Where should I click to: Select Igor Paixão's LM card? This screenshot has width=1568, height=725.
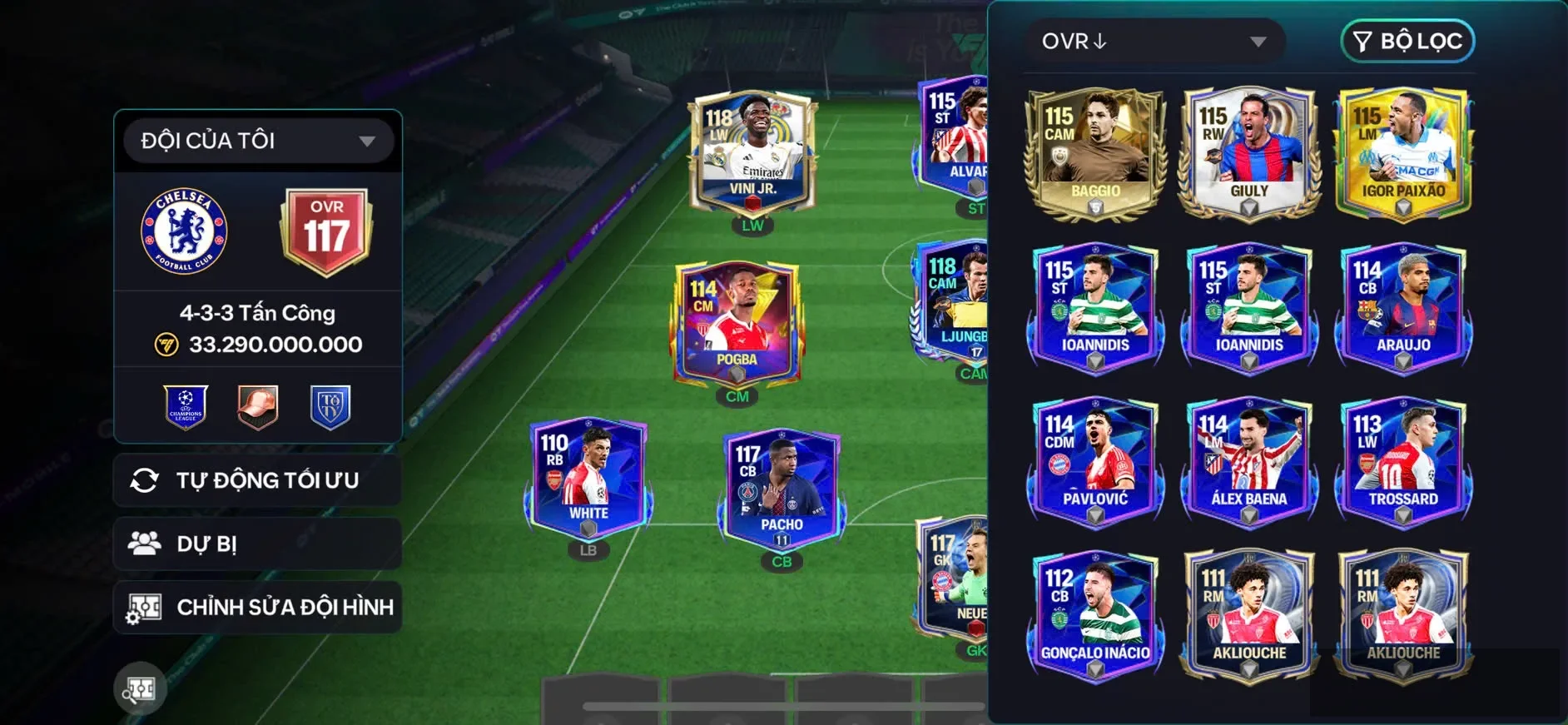pos(1403,154)
